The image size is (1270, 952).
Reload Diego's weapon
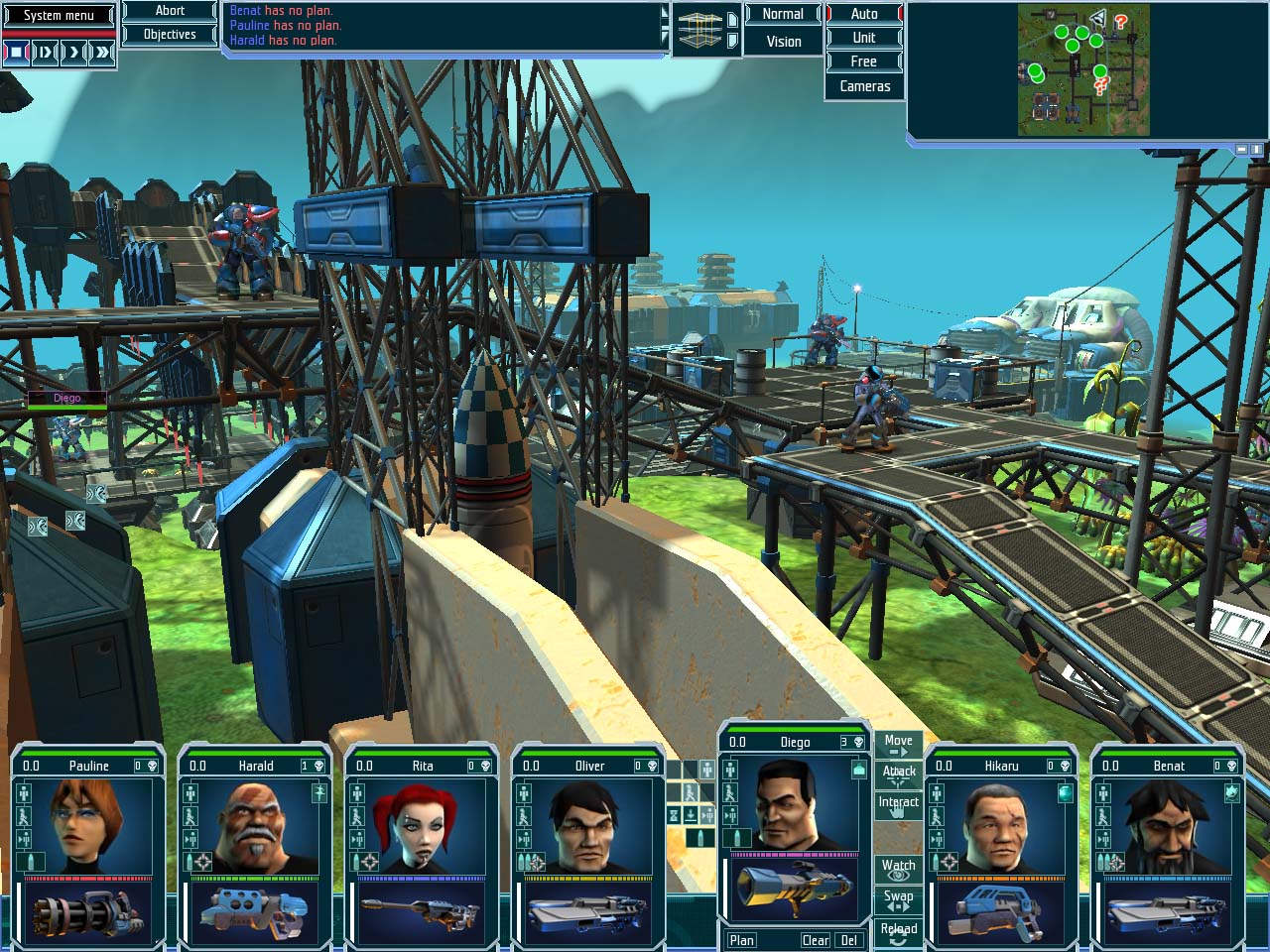click(898, 932)
